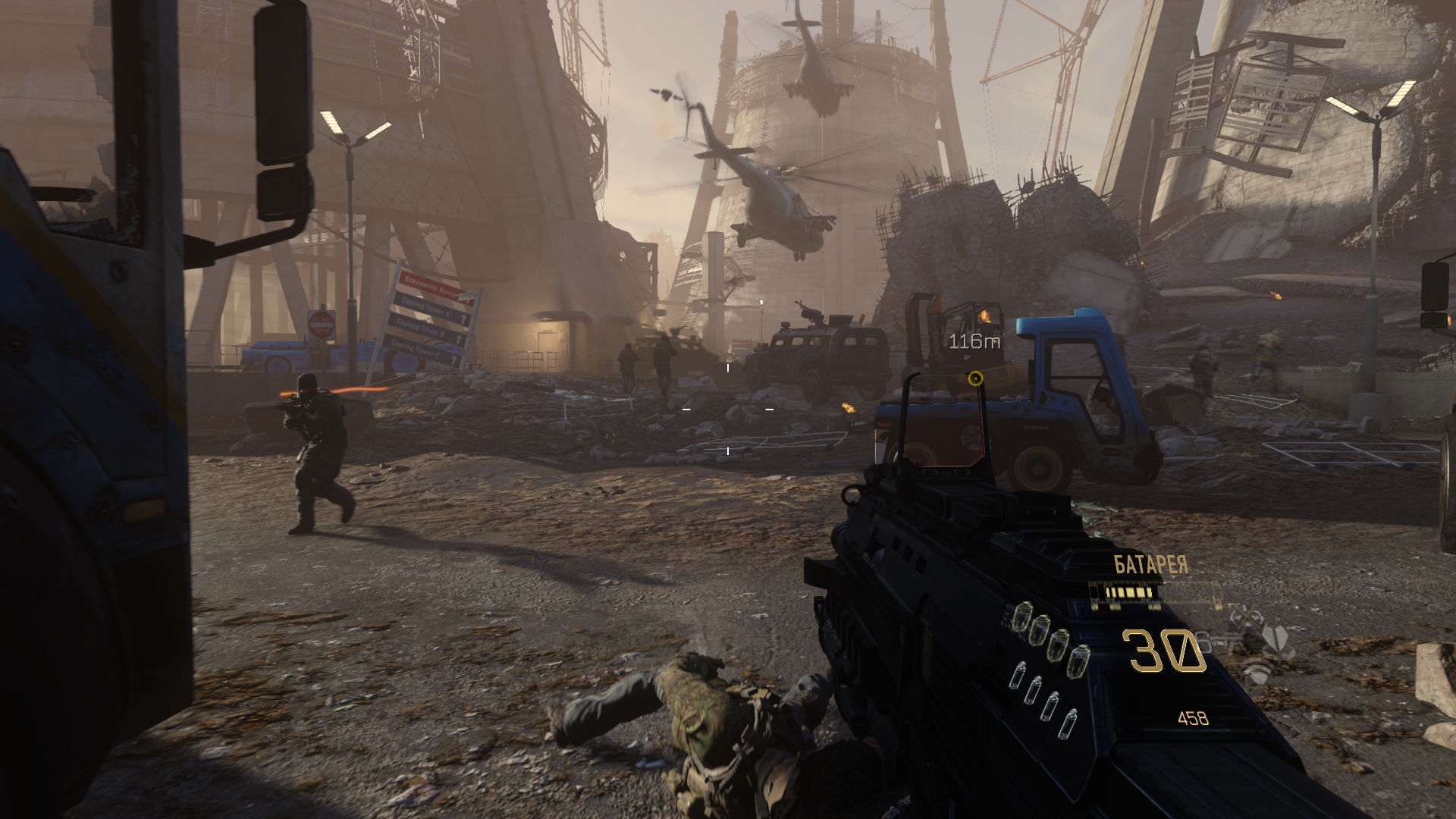
Task: Select the yellow objective waypoint marker
Action: point(976,378)
